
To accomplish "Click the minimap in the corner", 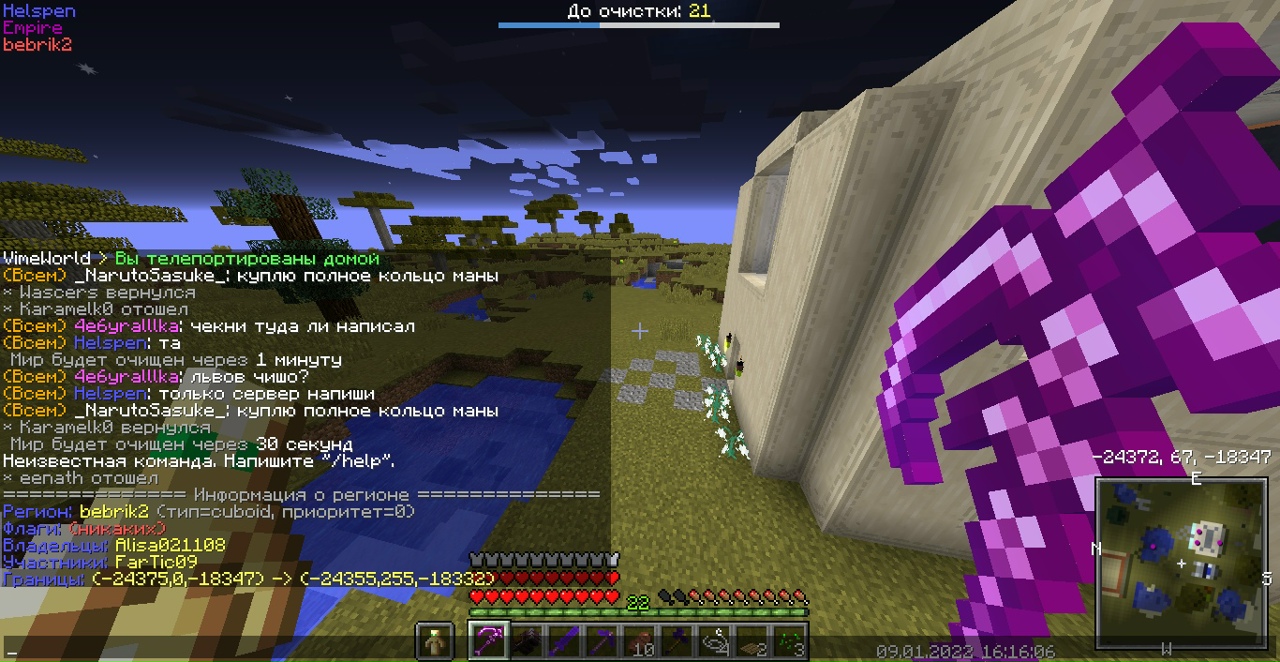I will [1181, 562].
